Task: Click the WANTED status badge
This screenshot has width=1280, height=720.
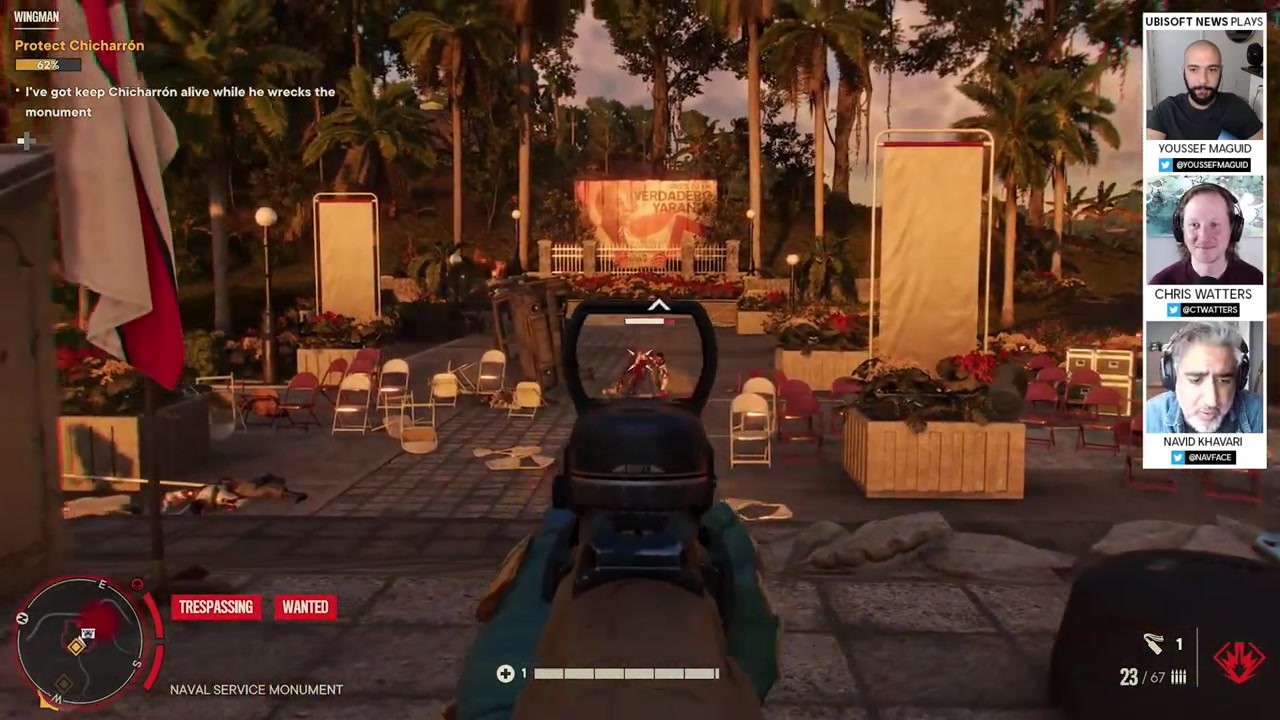Action: pos(305,607)
